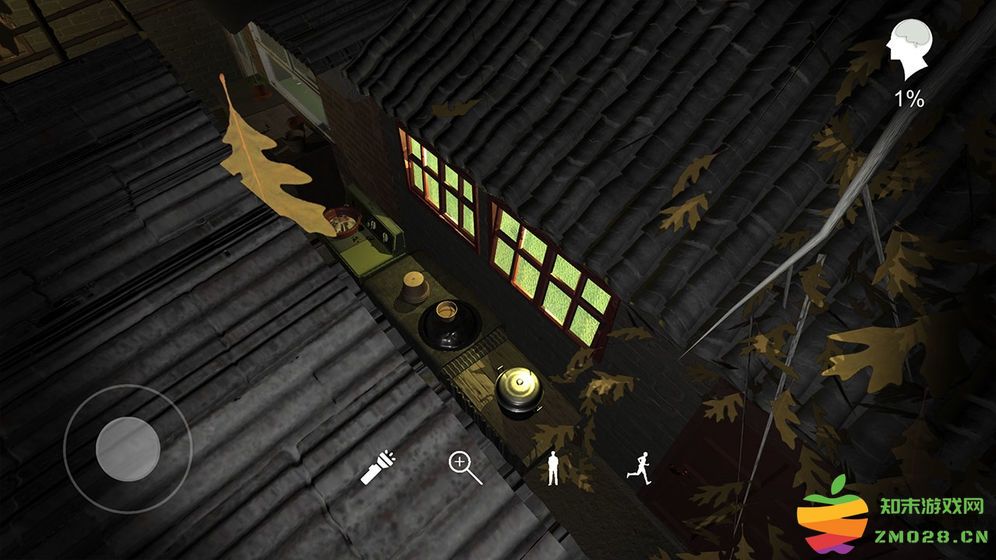The width and height of the screenshot is (996, 560).
Task: Tap the virtual joystick thumb pad
Action: [128, 448]
